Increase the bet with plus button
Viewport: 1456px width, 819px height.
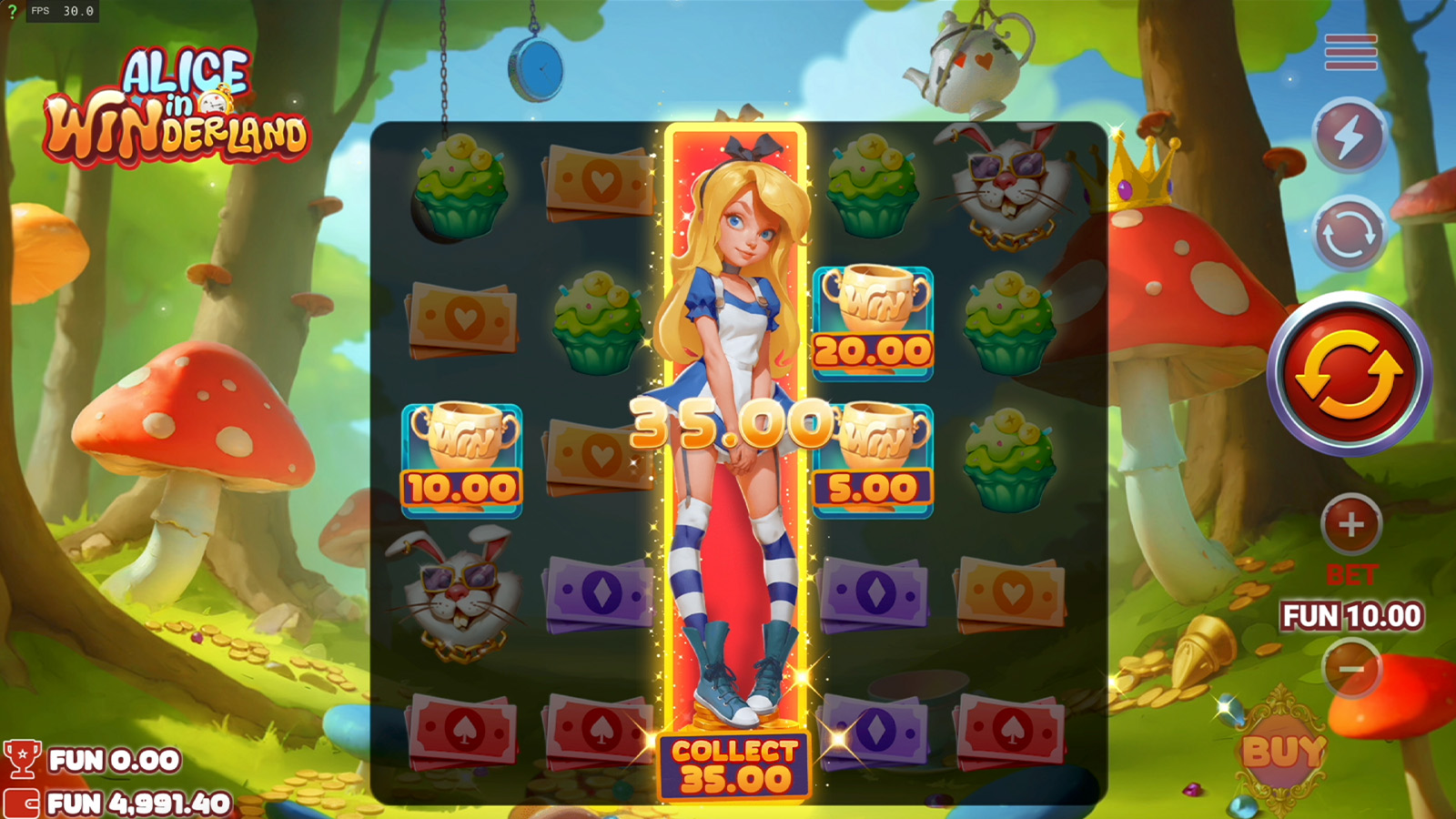click(1350, 525)
